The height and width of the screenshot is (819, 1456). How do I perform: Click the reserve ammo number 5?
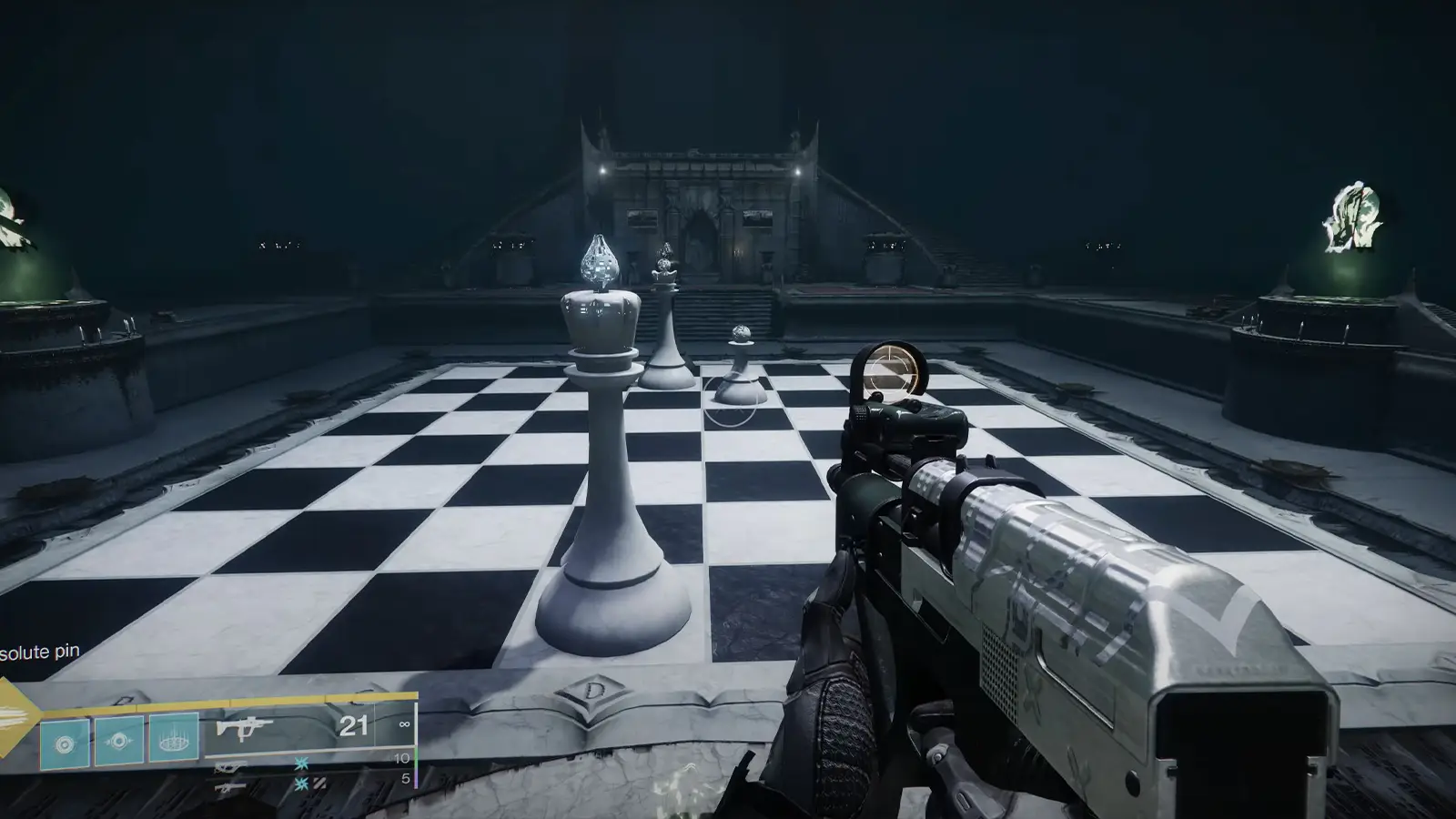407,778
